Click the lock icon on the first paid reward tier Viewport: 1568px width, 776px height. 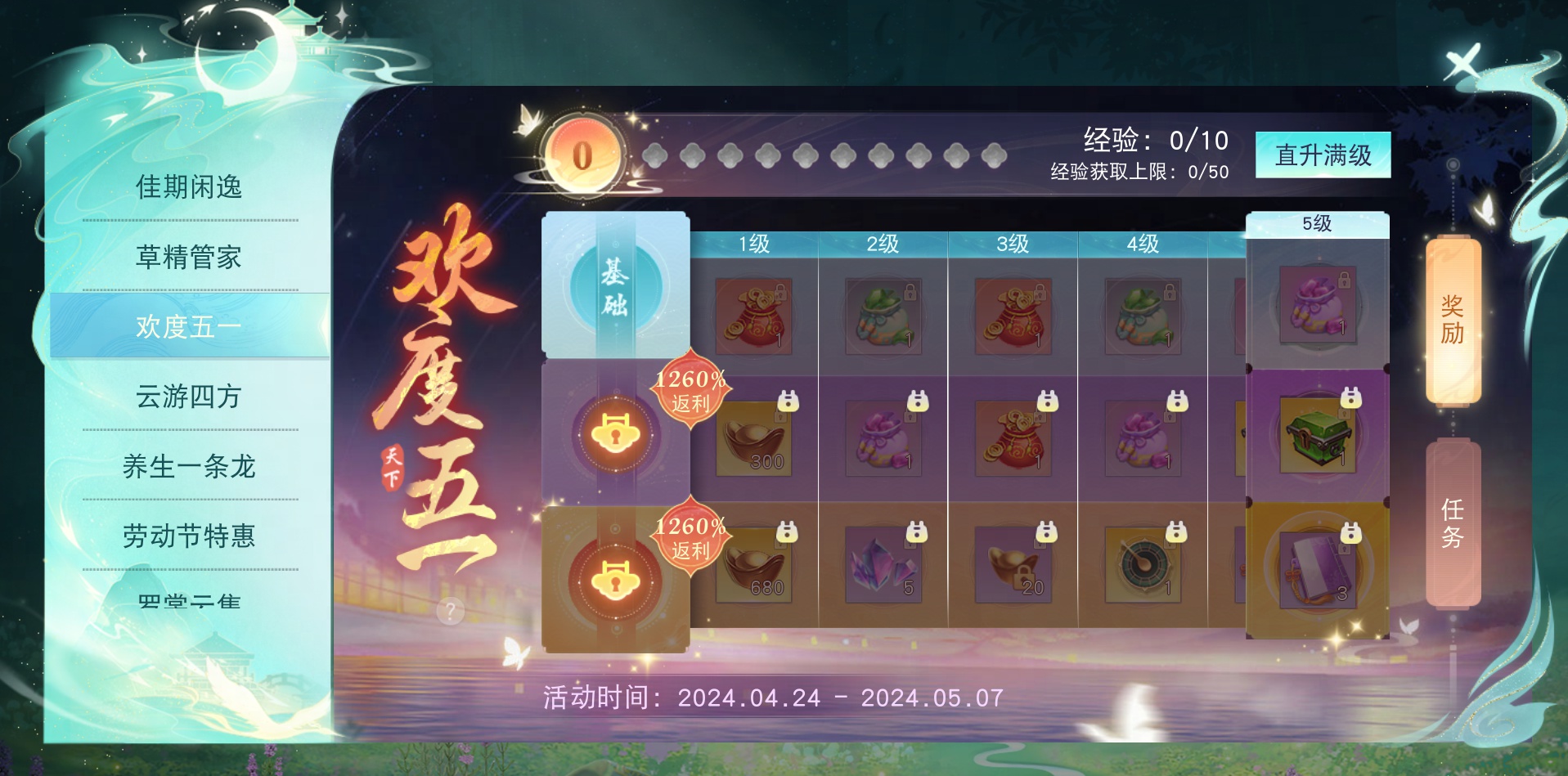618,434
